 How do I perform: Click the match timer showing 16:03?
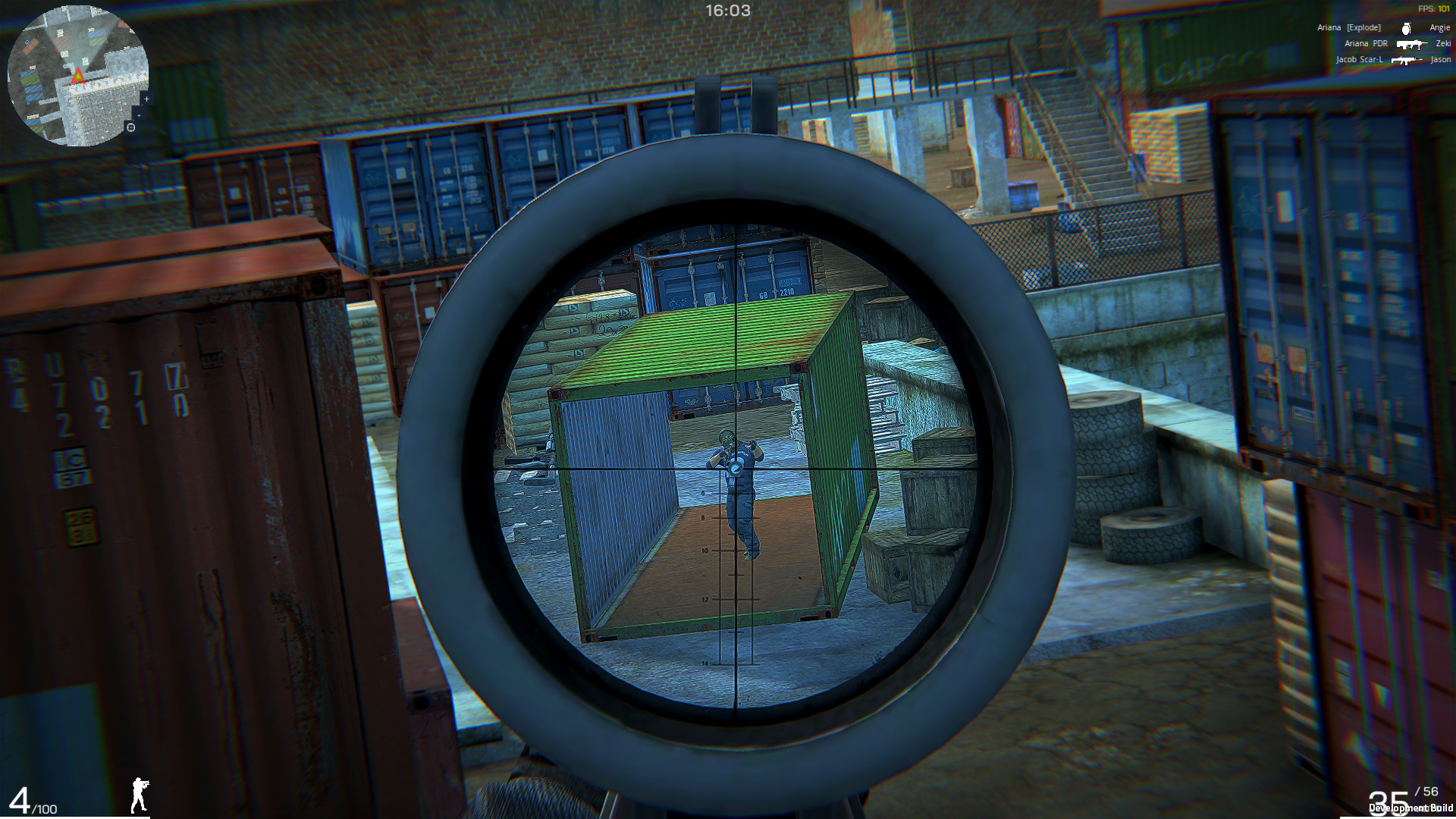click(x=727, y=11)
